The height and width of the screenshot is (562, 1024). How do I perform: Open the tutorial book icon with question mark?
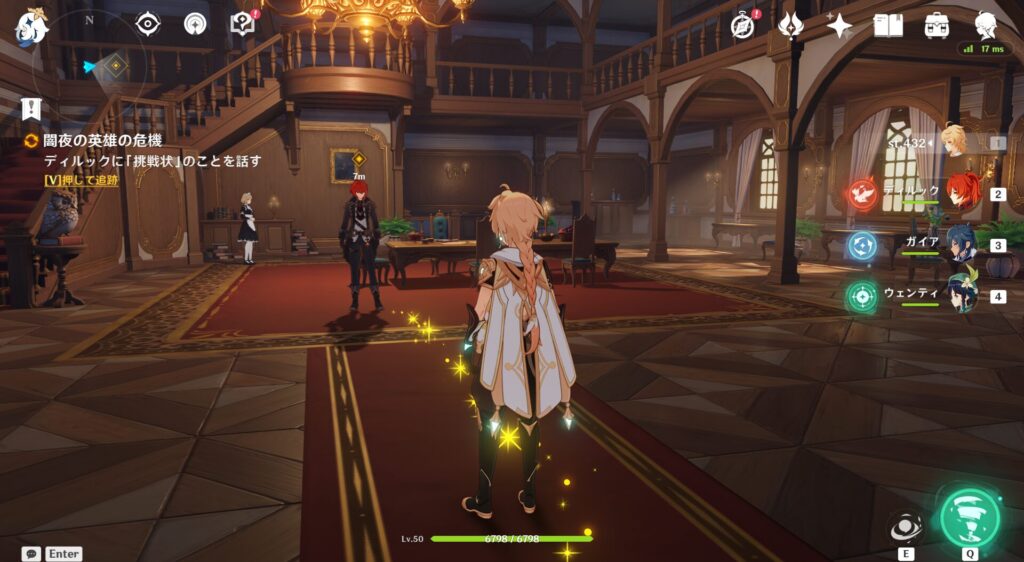pyautogui.click(x=242, y=23)
